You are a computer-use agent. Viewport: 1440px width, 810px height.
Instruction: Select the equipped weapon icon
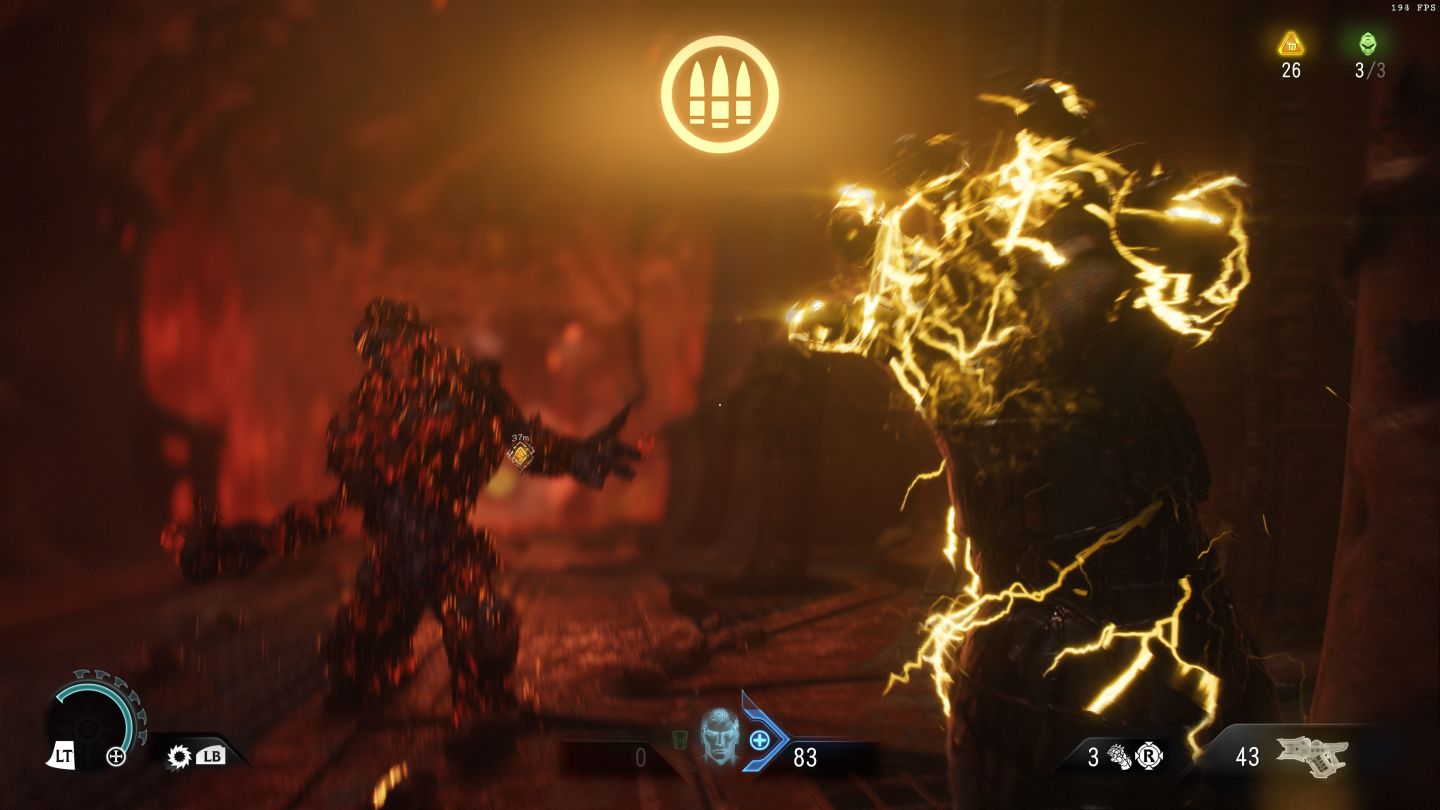(1312, 757)
